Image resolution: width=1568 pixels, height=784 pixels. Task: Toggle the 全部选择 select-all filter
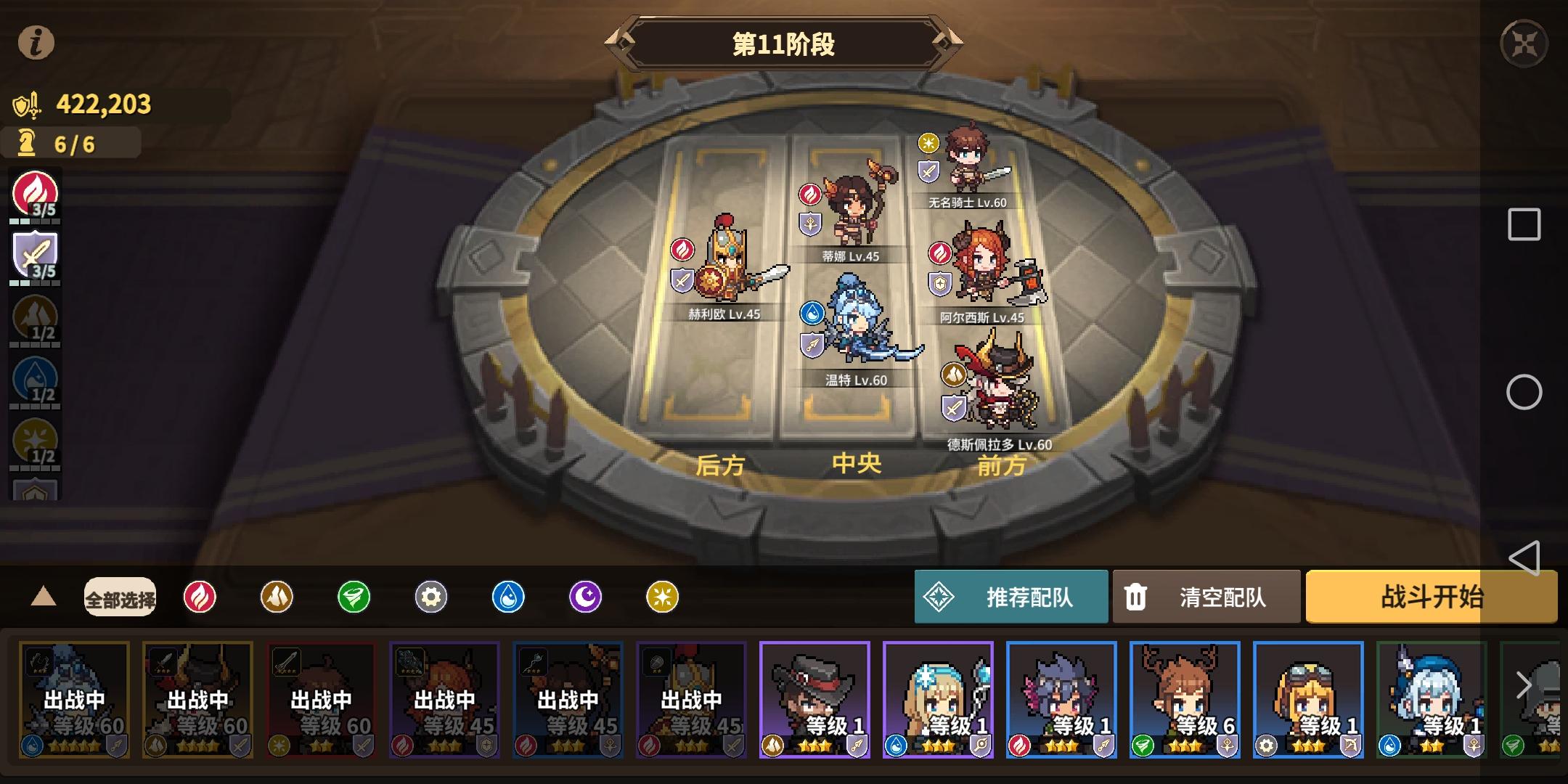[x=120, y=597]
